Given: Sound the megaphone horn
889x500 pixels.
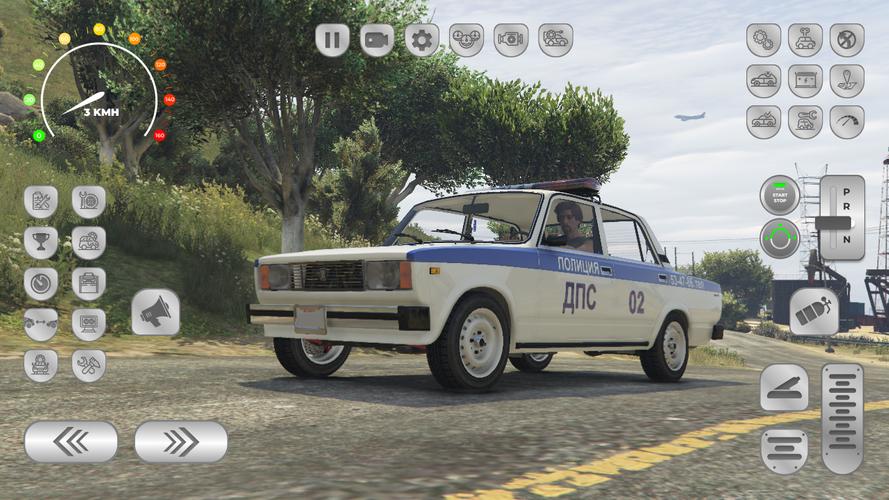Looking at the screenshot, I should coord(155,312).
